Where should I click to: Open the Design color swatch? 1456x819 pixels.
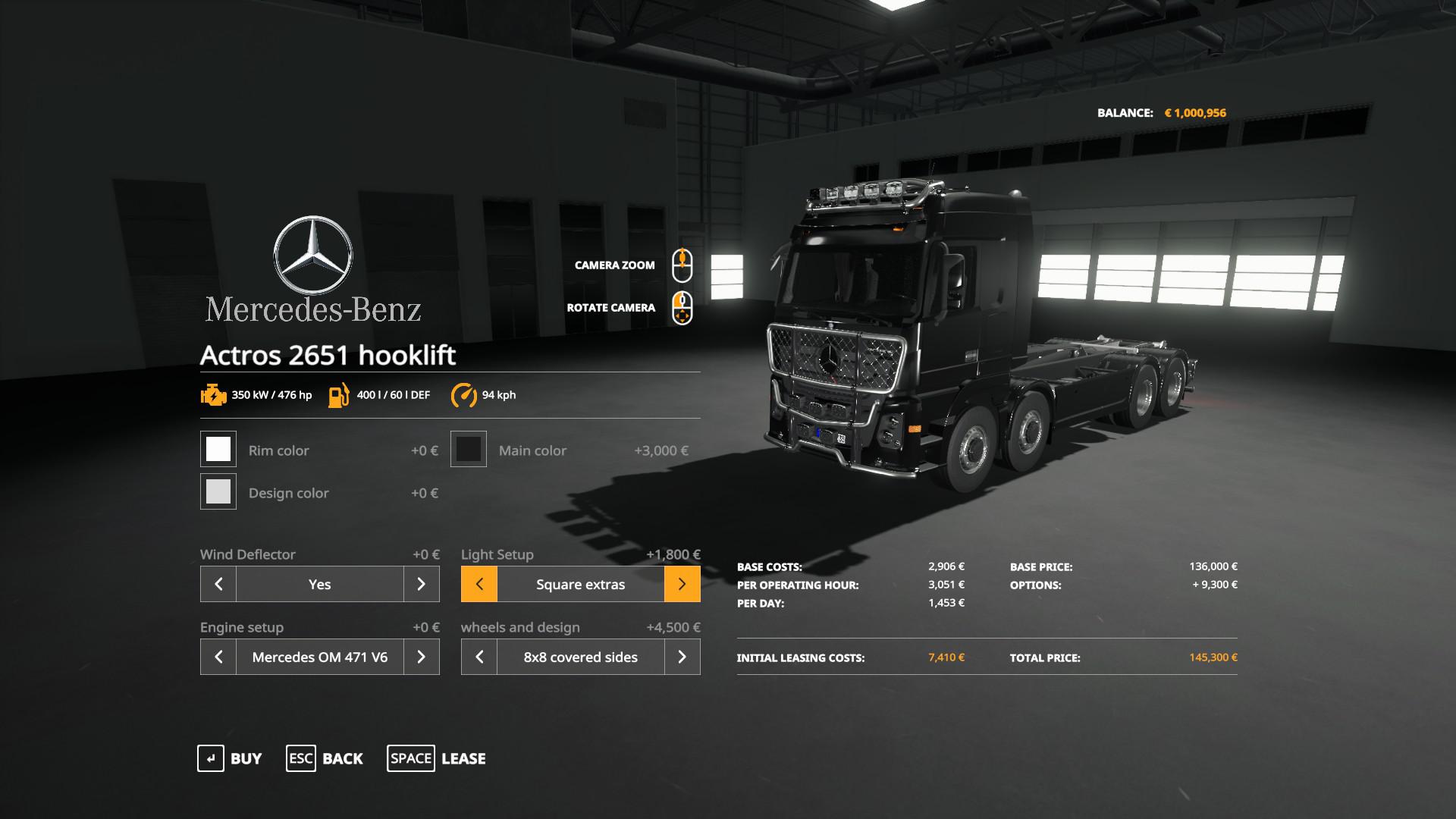click(x=218, y=491)
